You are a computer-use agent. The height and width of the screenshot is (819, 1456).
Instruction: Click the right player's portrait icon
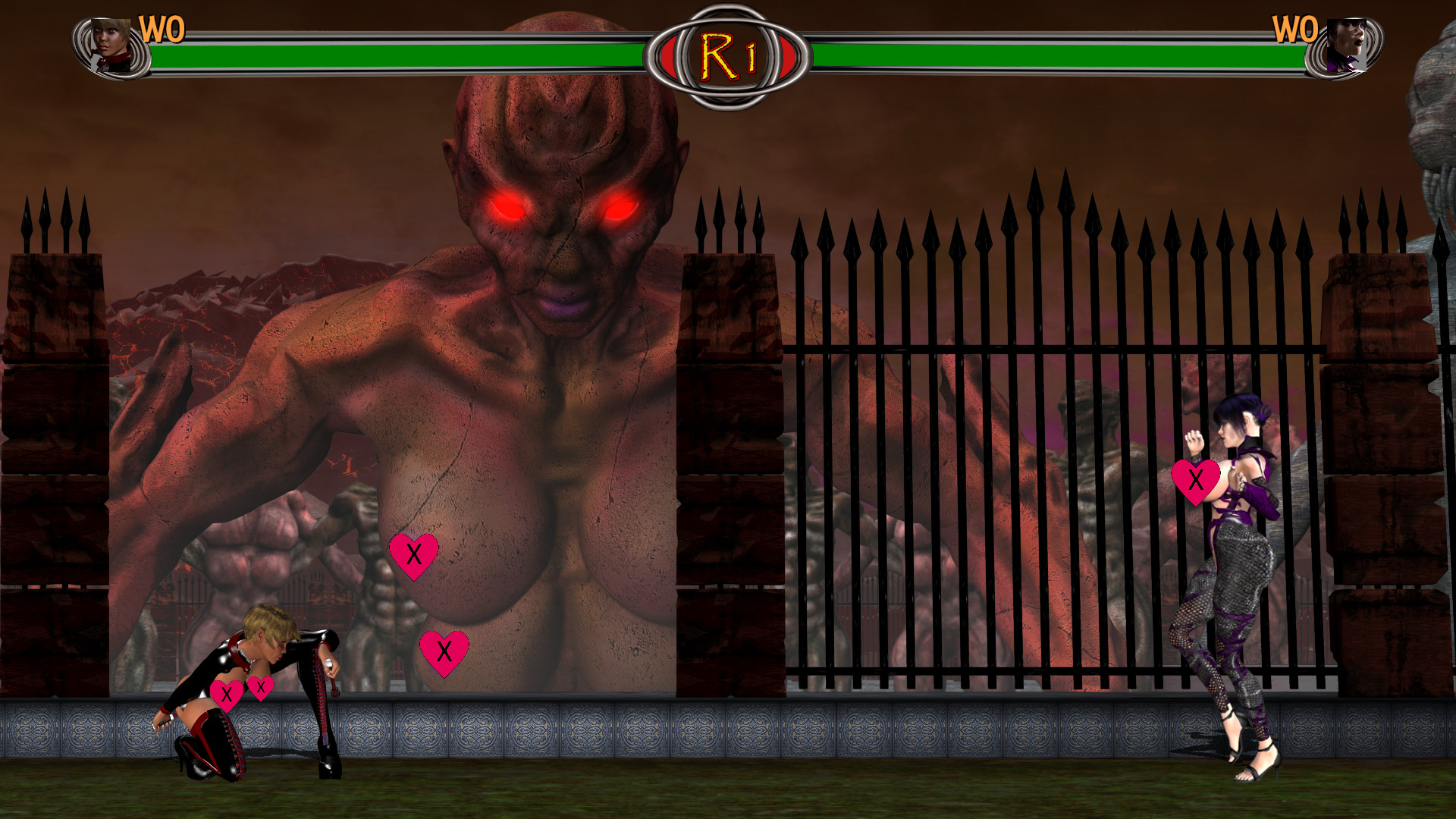pyautogui.click(x=1348, y=45)
